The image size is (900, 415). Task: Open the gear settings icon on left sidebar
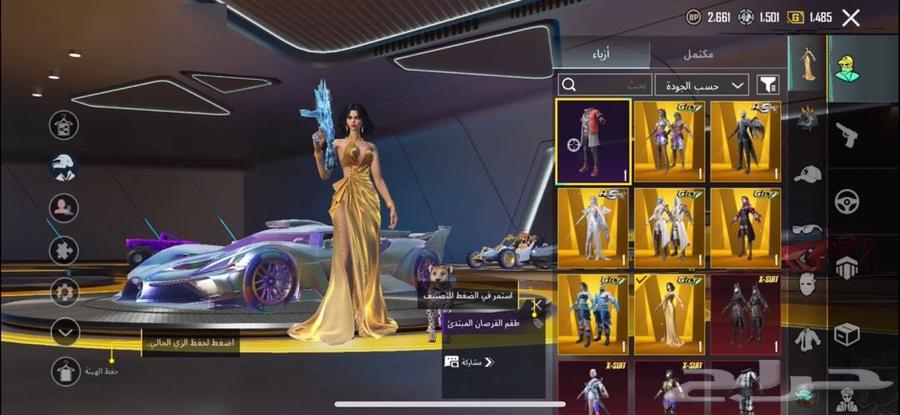click(x=65, y=291)
